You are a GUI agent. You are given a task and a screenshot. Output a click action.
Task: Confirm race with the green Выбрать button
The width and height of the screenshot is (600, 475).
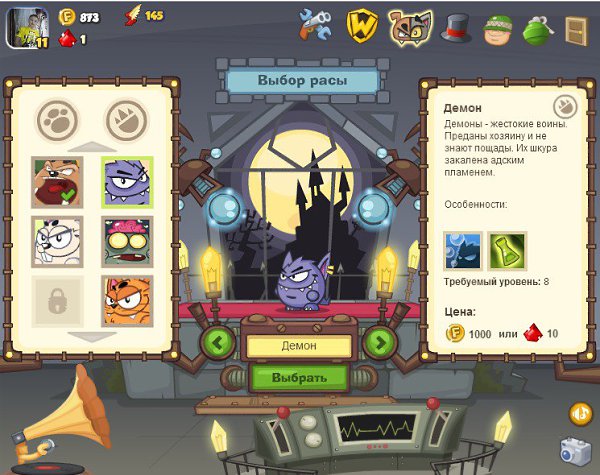click(x=299, y=378)
